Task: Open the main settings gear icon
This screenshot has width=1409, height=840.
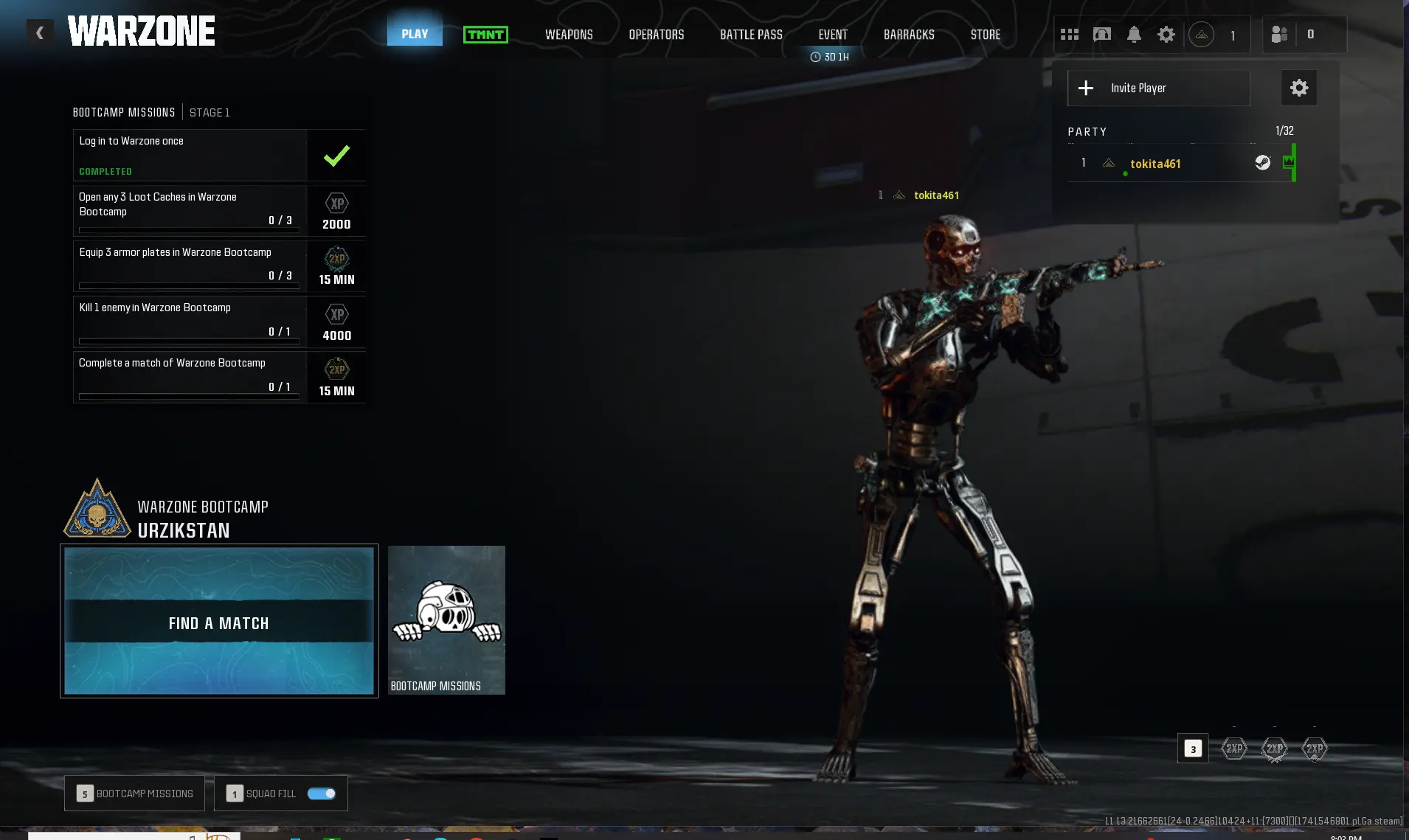Action: pos(1166,33)
